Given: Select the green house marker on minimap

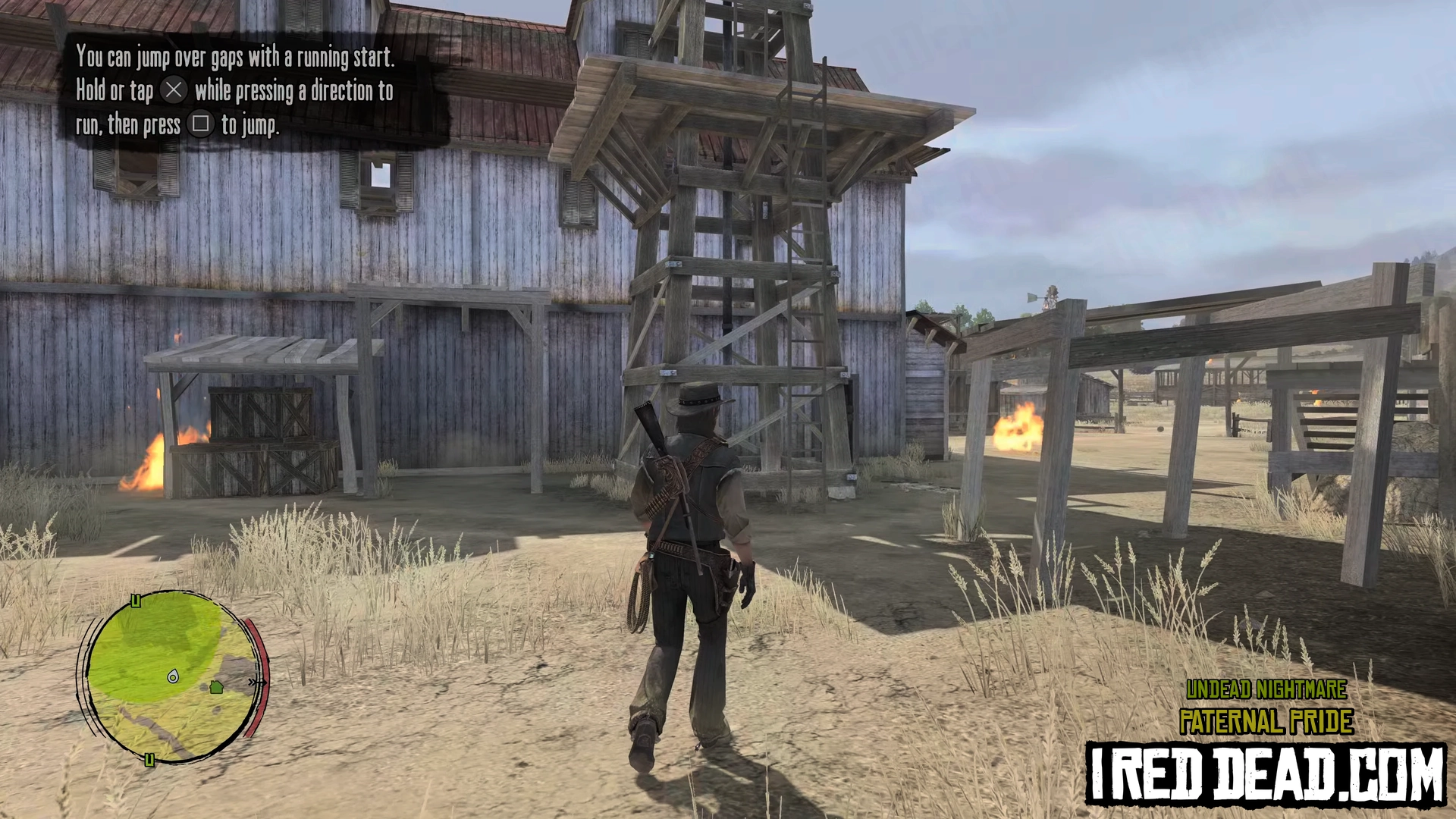Looking at the screenshot, I should point(216,687).
